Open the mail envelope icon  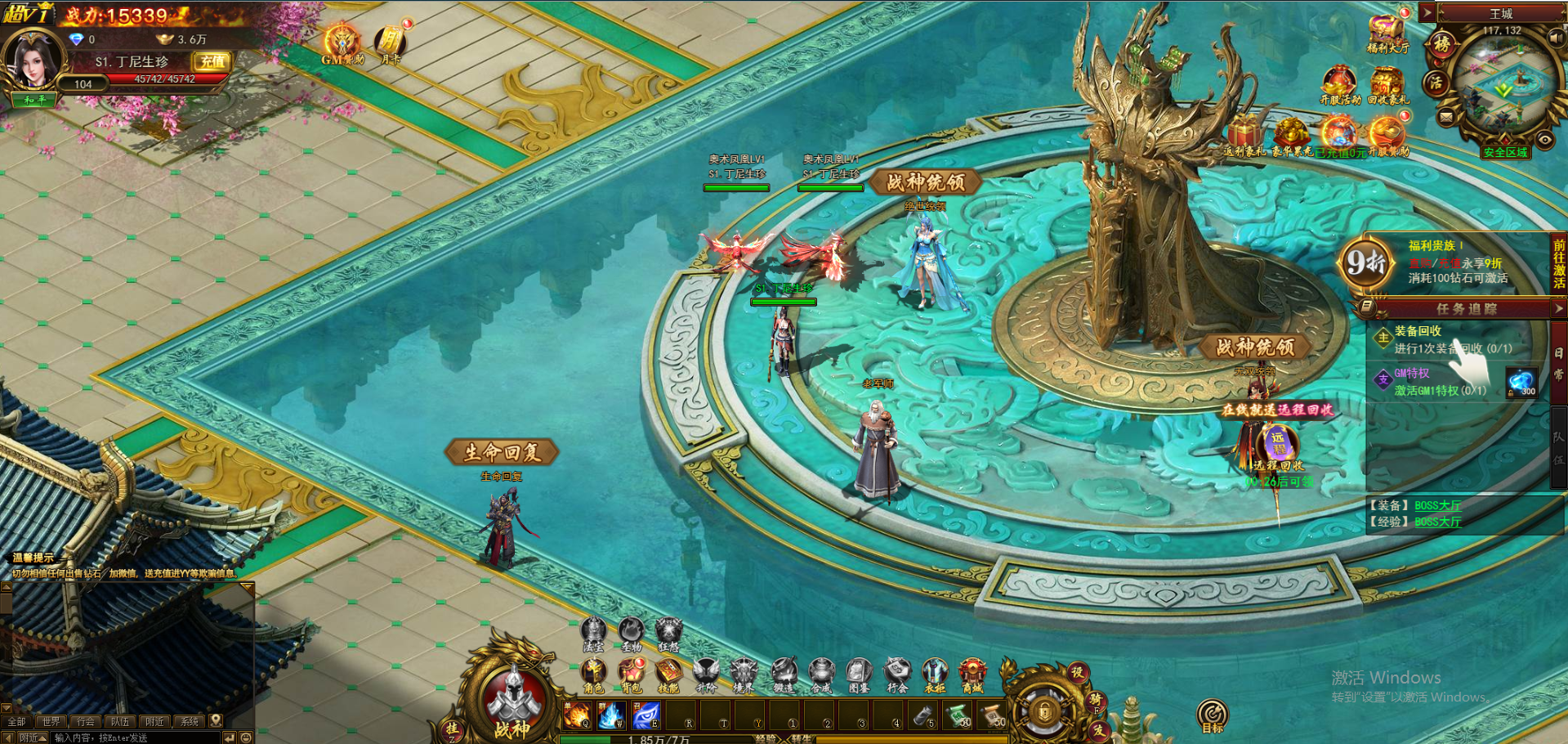click(1446, 118)
